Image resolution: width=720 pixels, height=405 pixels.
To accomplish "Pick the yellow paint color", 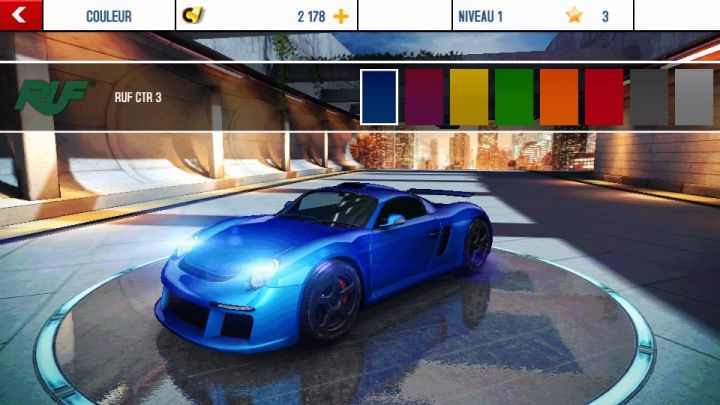I will tap(469, 97).
